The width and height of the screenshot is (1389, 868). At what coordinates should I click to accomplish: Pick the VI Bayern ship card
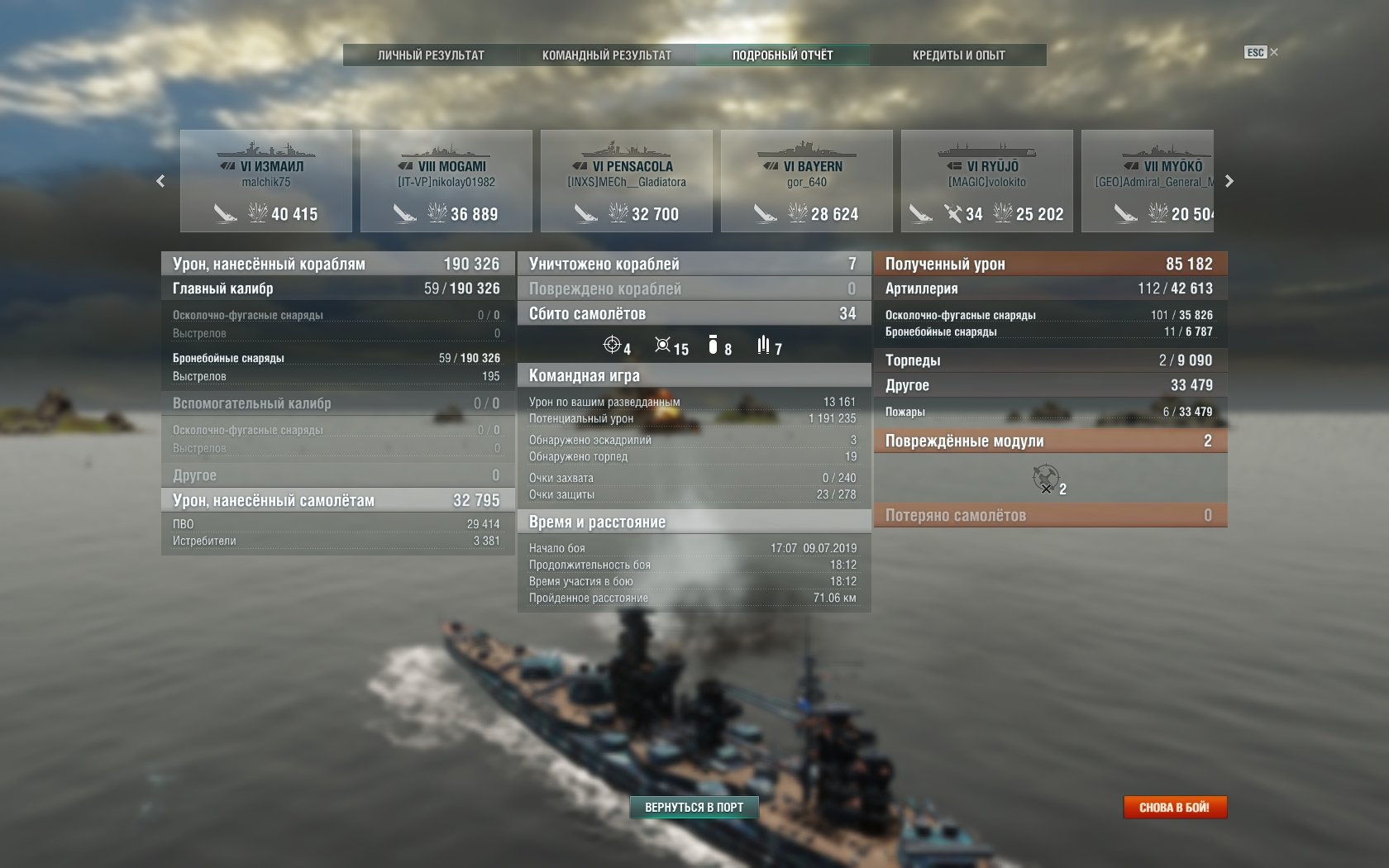click(807, 181)
